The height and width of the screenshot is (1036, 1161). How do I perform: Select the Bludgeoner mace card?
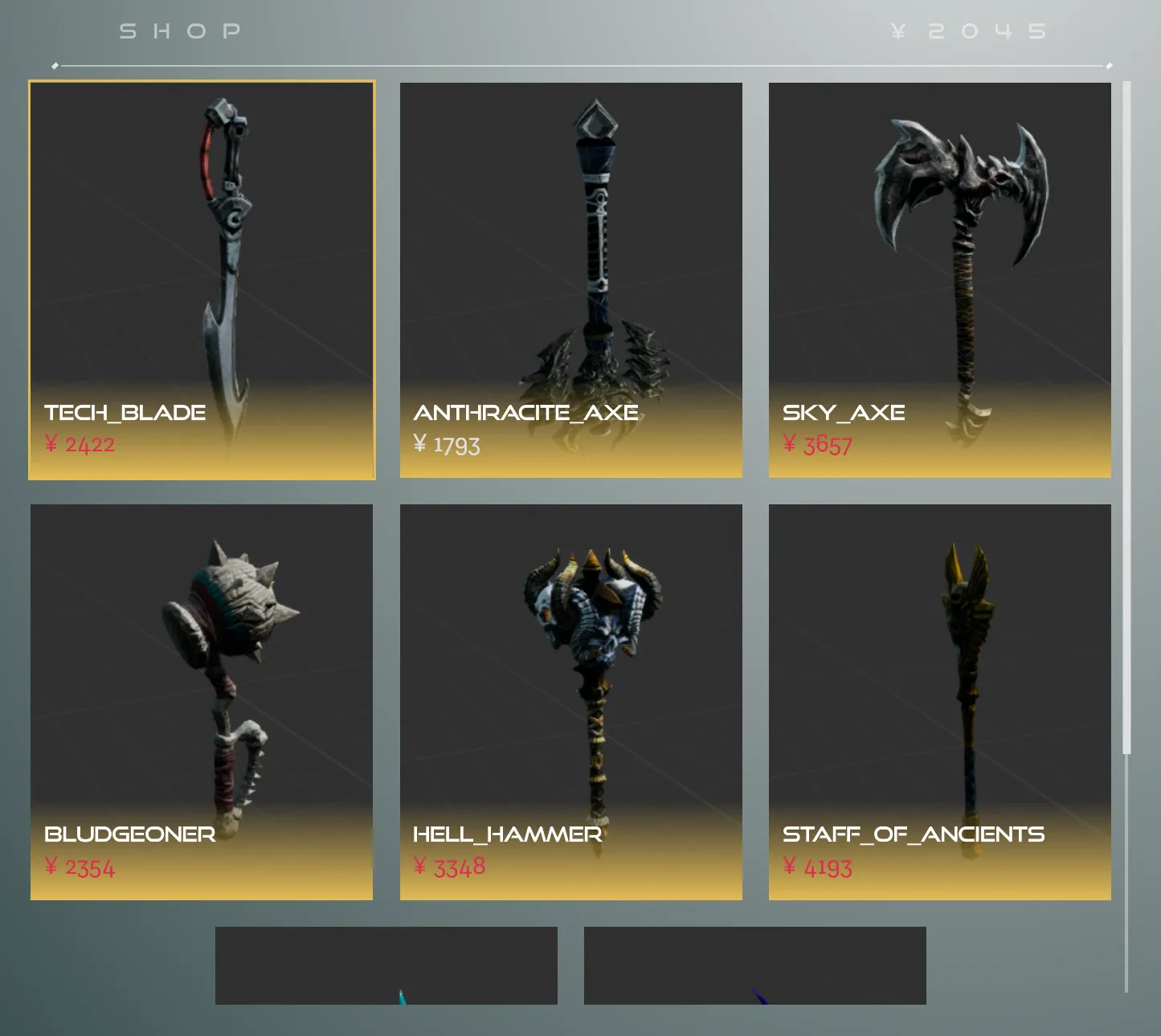(202, 702)
